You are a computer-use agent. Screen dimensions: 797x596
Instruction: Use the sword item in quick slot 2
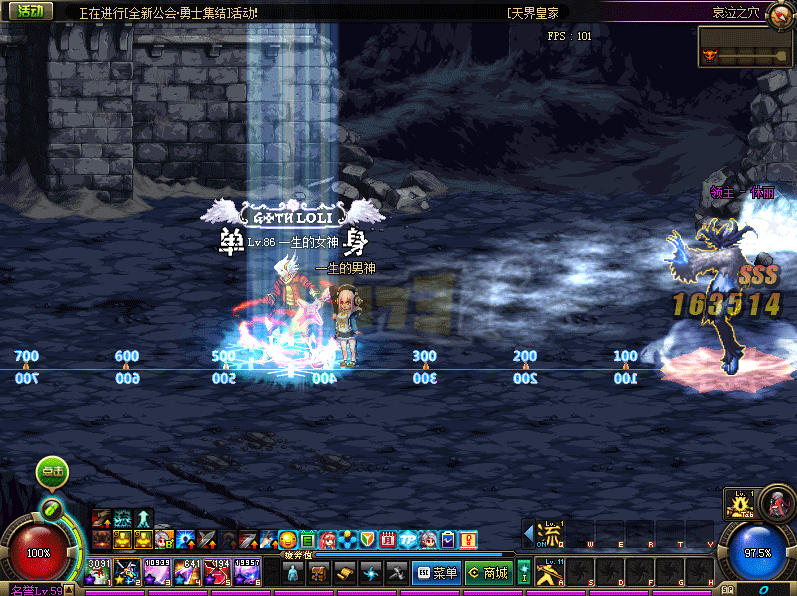(127, 573)
